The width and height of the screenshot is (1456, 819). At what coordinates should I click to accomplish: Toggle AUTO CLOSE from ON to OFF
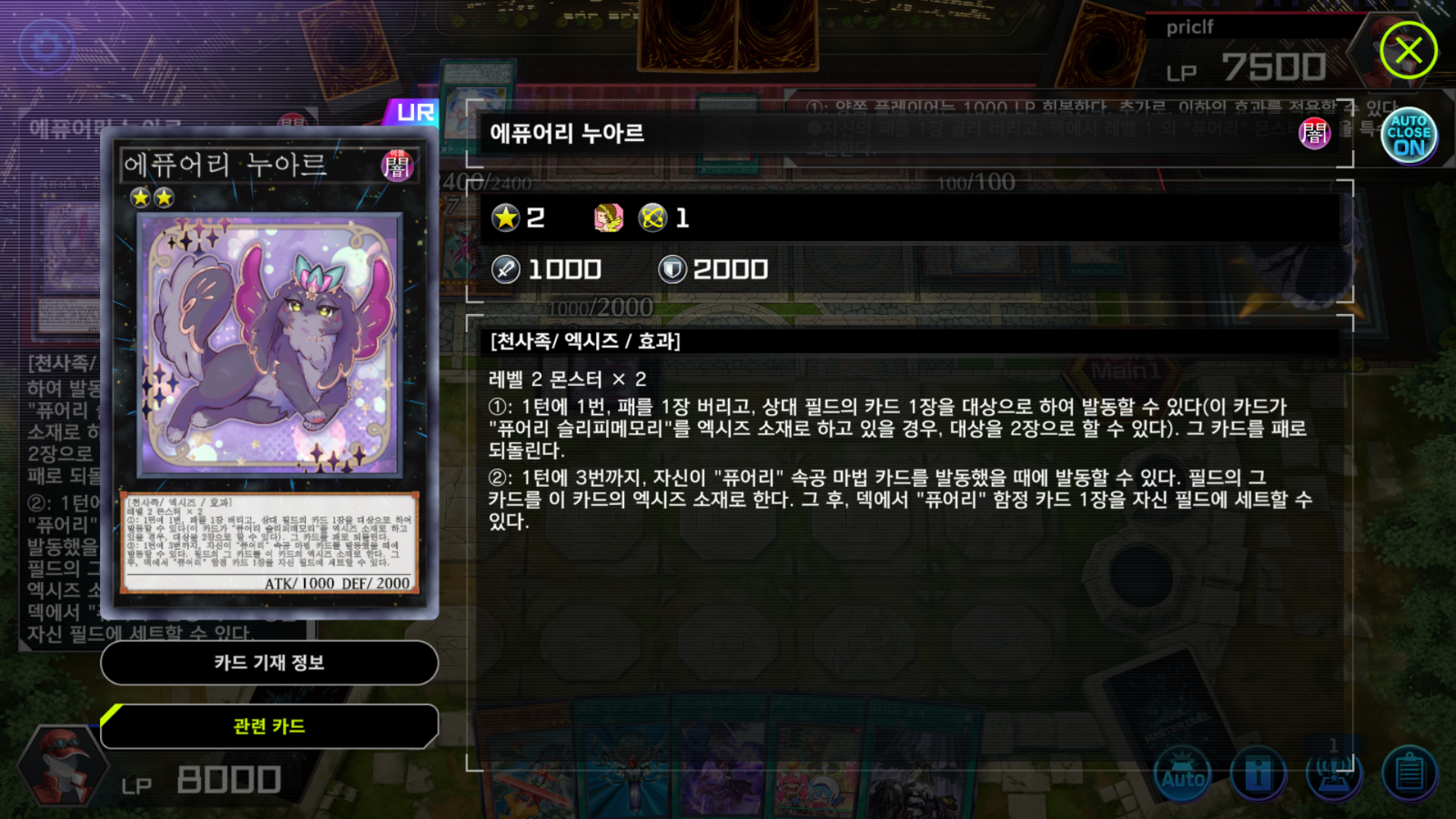coord(1408,135)
